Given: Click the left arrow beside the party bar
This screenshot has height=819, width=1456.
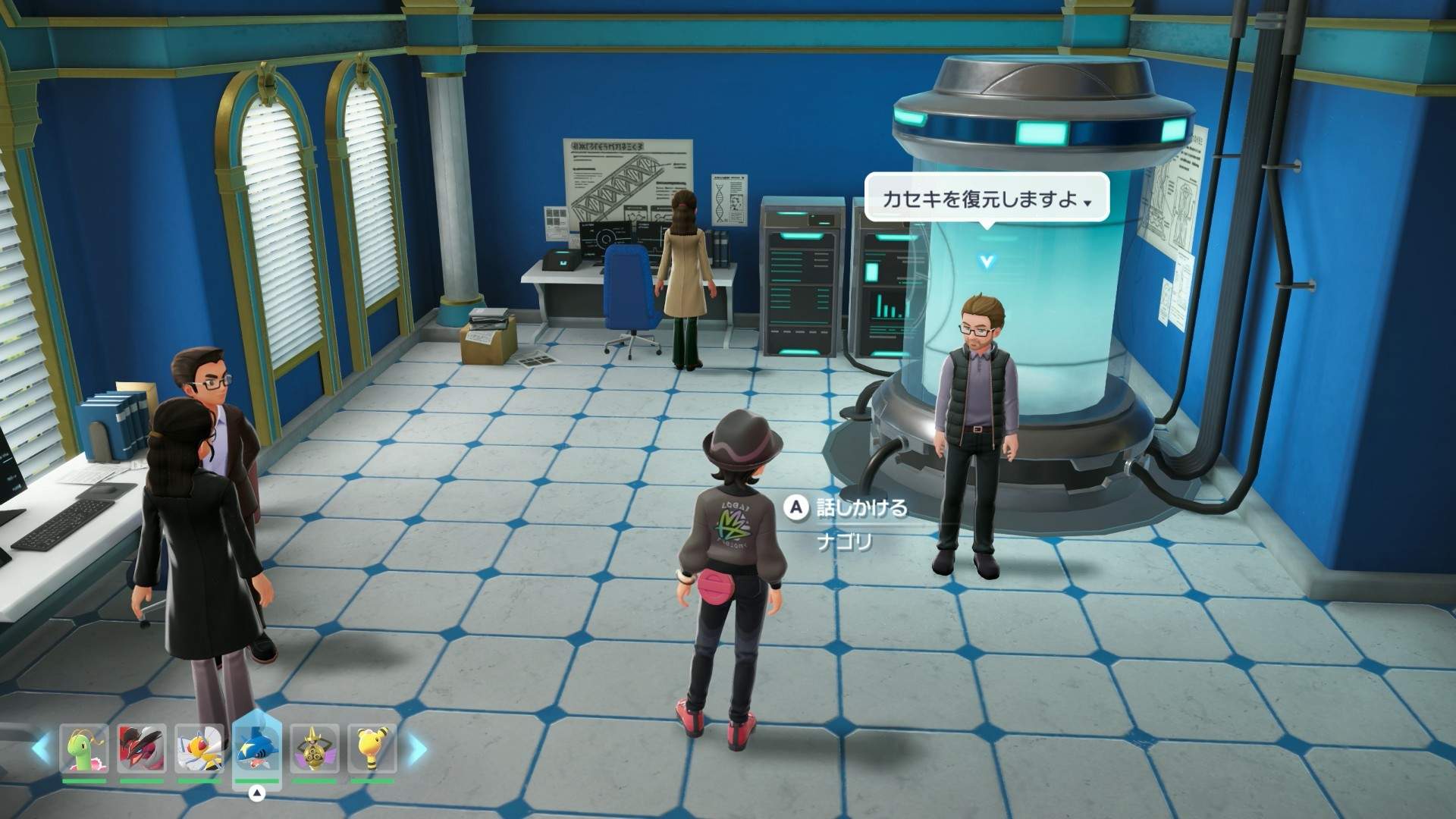Looking at the screenshot, I should click(x=40, y=749).
